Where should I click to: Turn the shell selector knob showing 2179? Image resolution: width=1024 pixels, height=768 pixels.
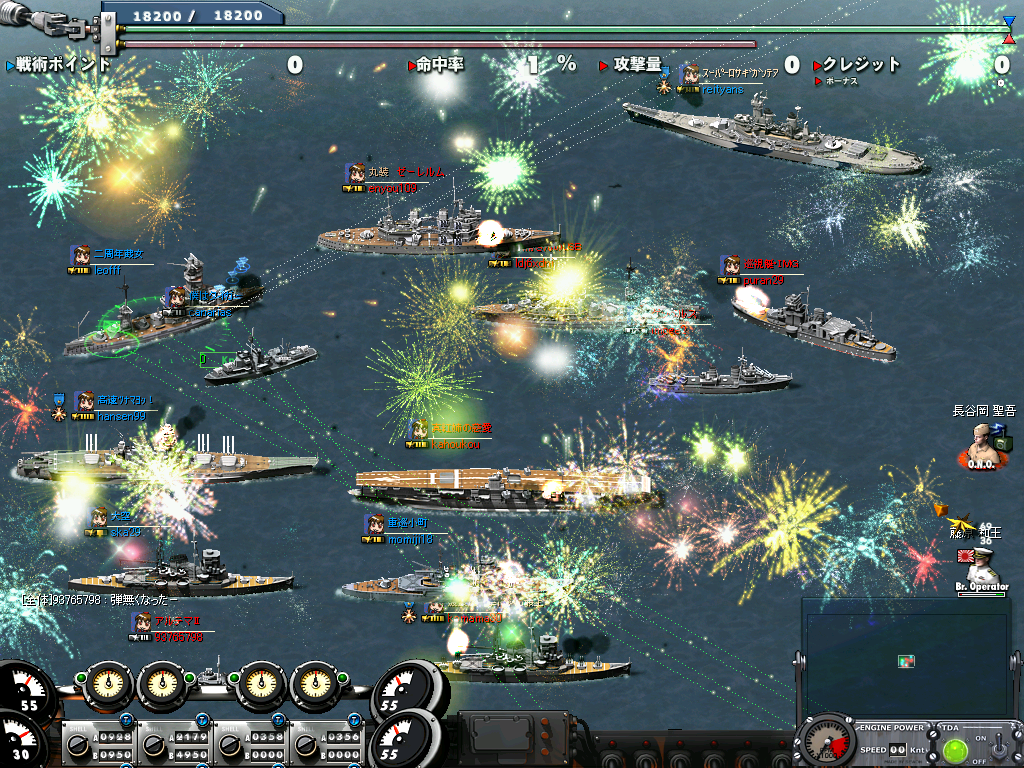[x=153, y=745]
